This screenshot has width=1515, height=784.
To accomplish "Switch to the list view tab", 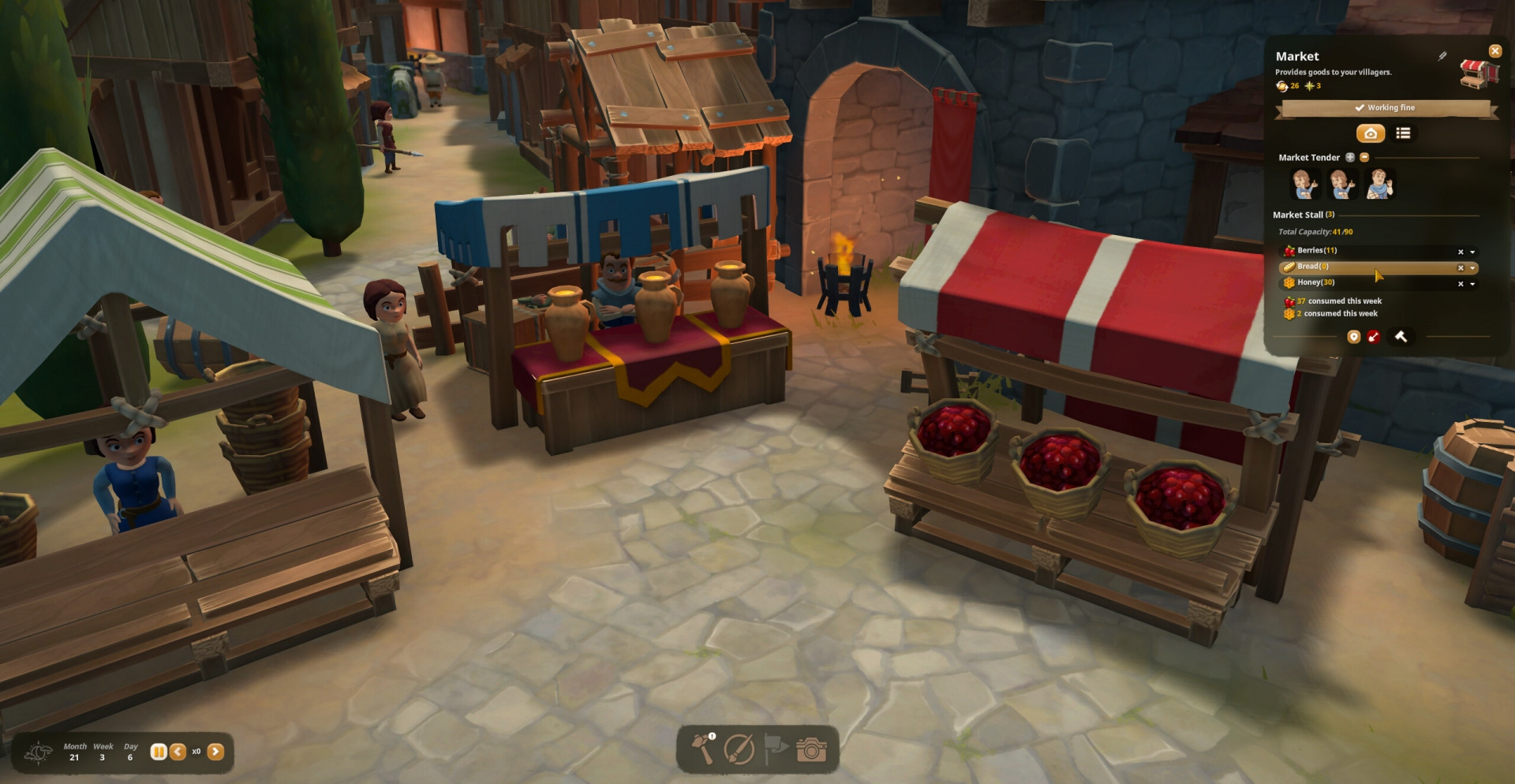I will click(x=1403, y=133).
